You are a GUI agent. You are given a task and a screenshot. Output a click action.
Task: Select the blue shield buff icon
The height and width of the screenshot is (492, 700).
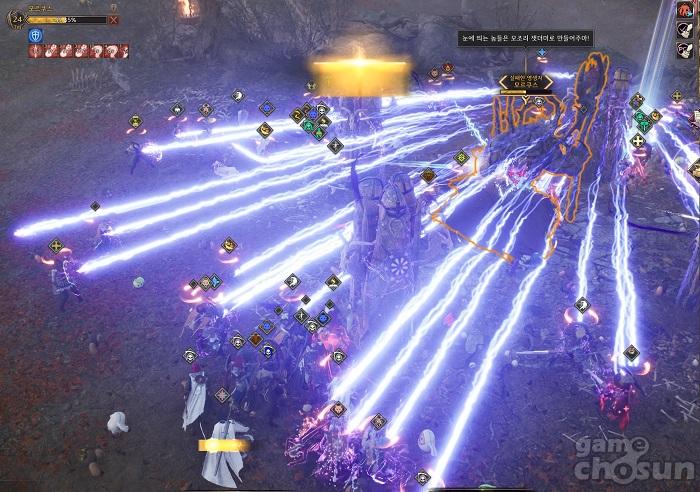coord(36,35)
